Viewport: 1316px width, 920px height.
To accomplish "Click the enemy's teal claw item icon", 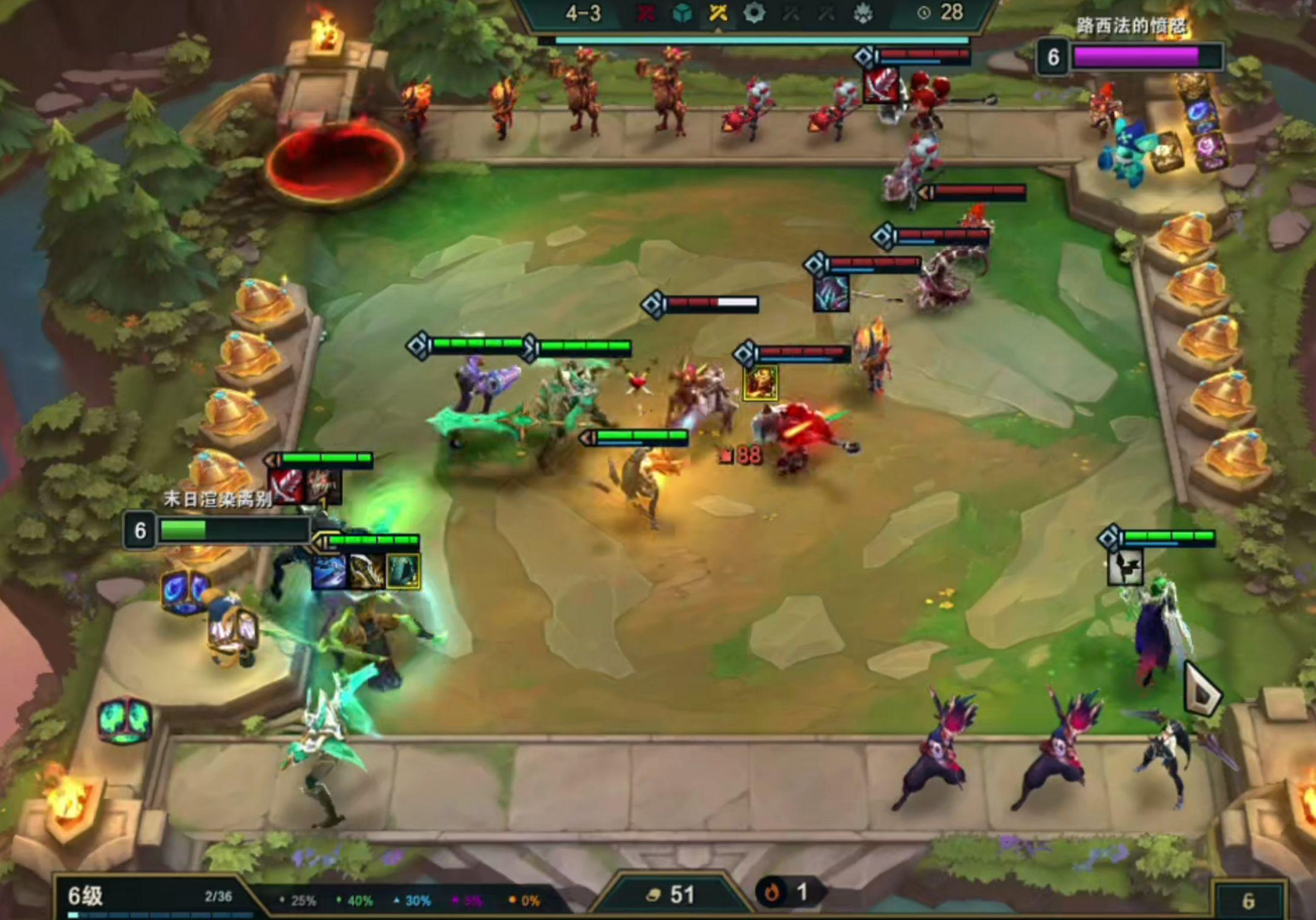I will pos(831,293).
